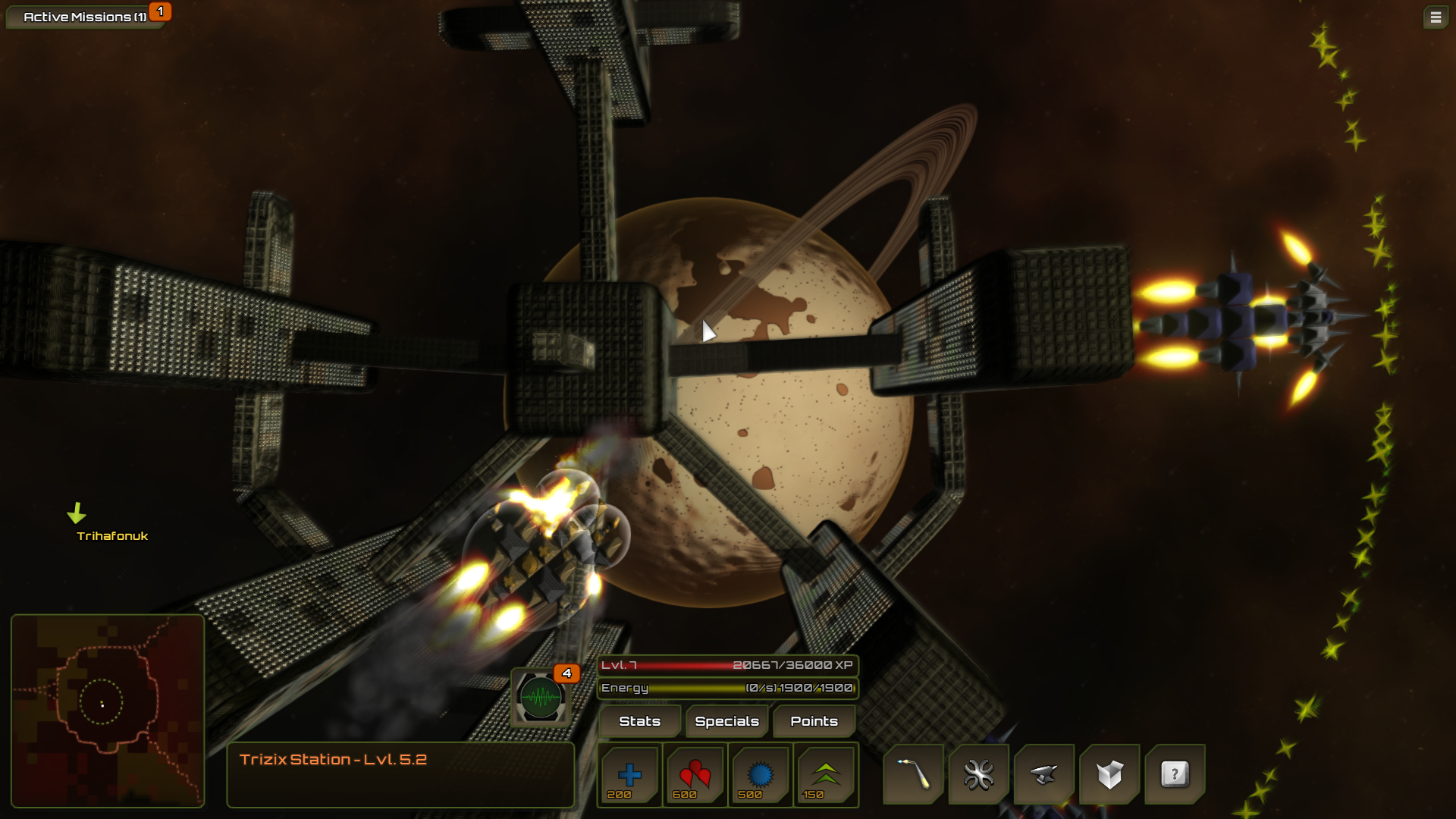1456x819 pixels.
Task: Activate the green double-chevron boost special
Action: coord(825,774)
